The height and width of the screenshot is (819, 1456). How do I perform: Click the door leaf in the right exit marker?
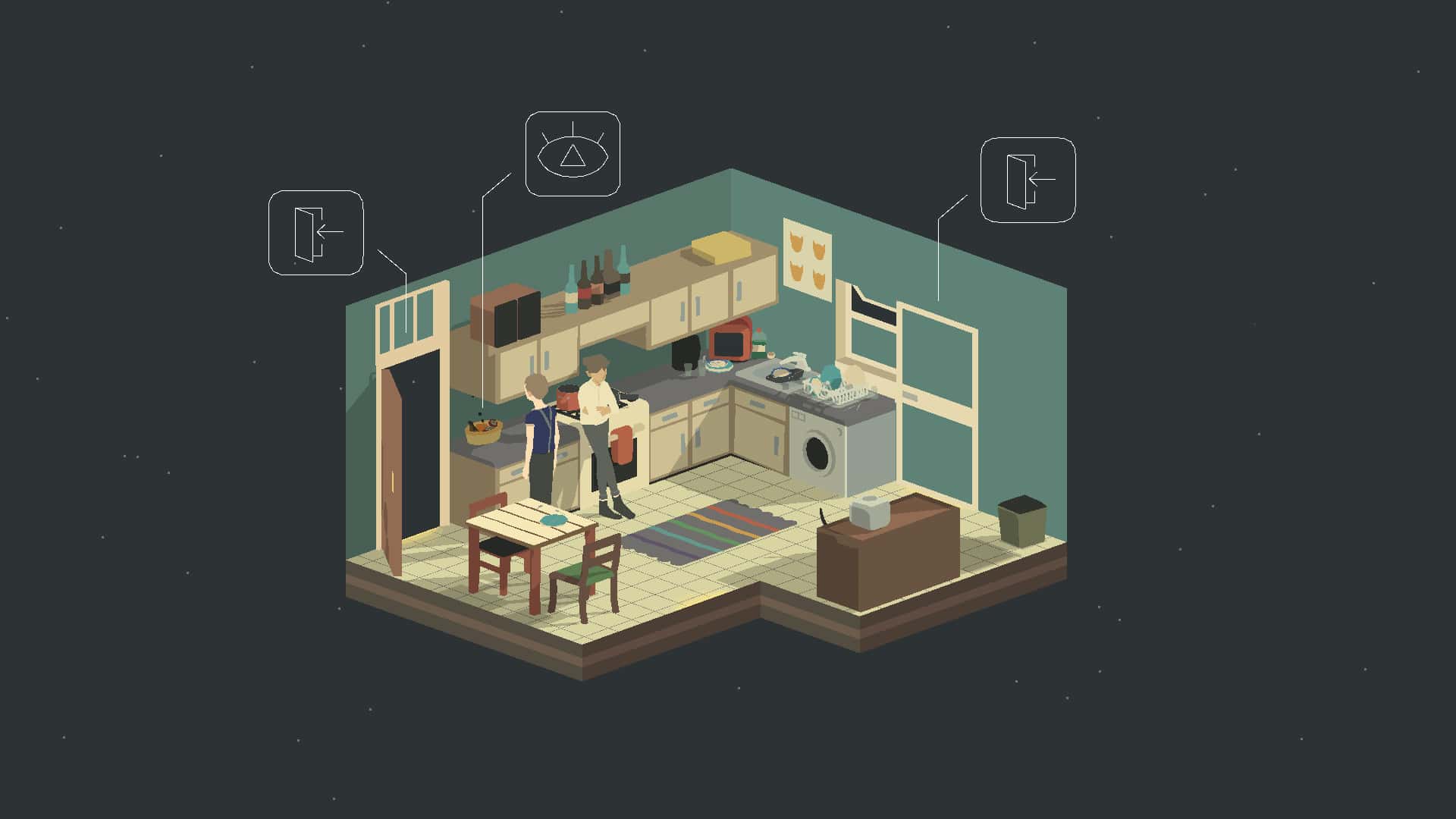coord(1017,180)
